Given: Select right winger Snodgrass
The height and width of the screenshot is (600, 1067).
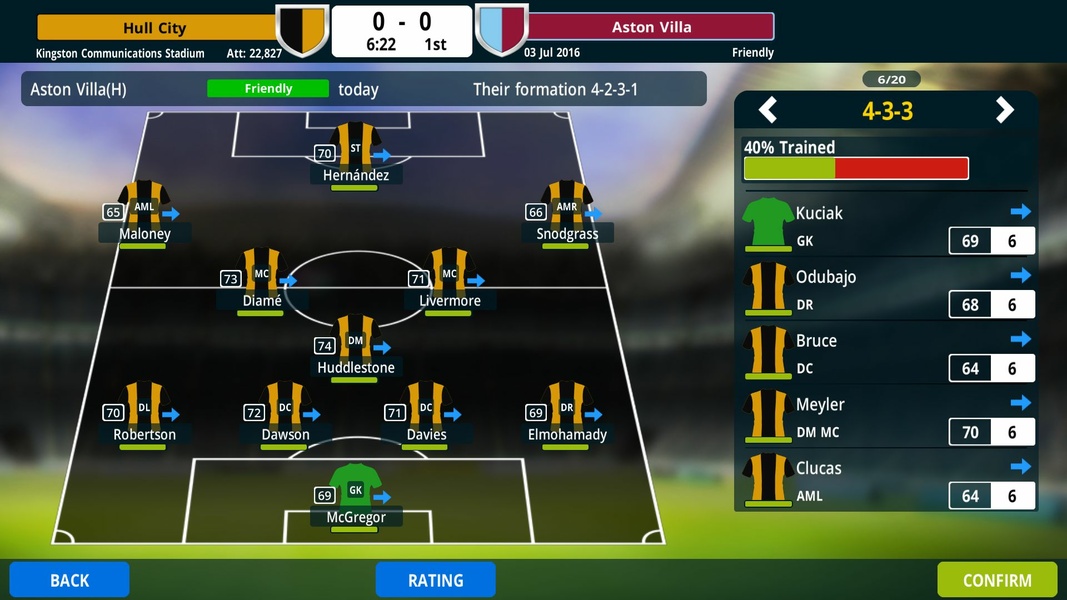Looking at the screenshot, I should [x=567, y=206].
